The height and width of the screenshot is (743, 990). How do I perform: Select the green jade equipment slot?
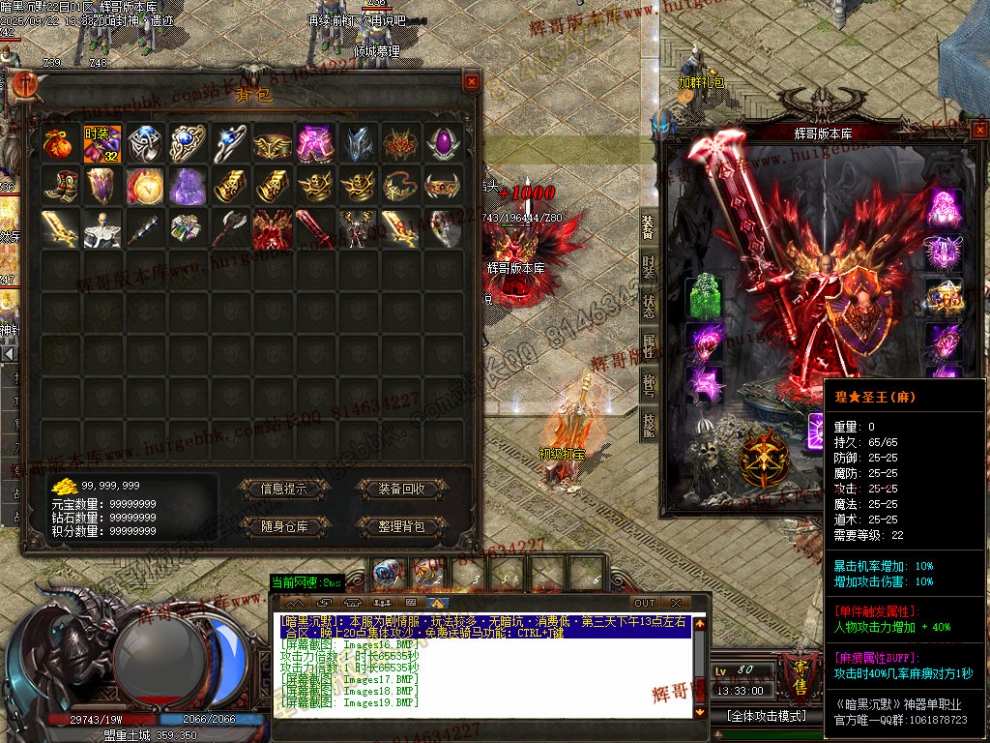tap(705, 296)
